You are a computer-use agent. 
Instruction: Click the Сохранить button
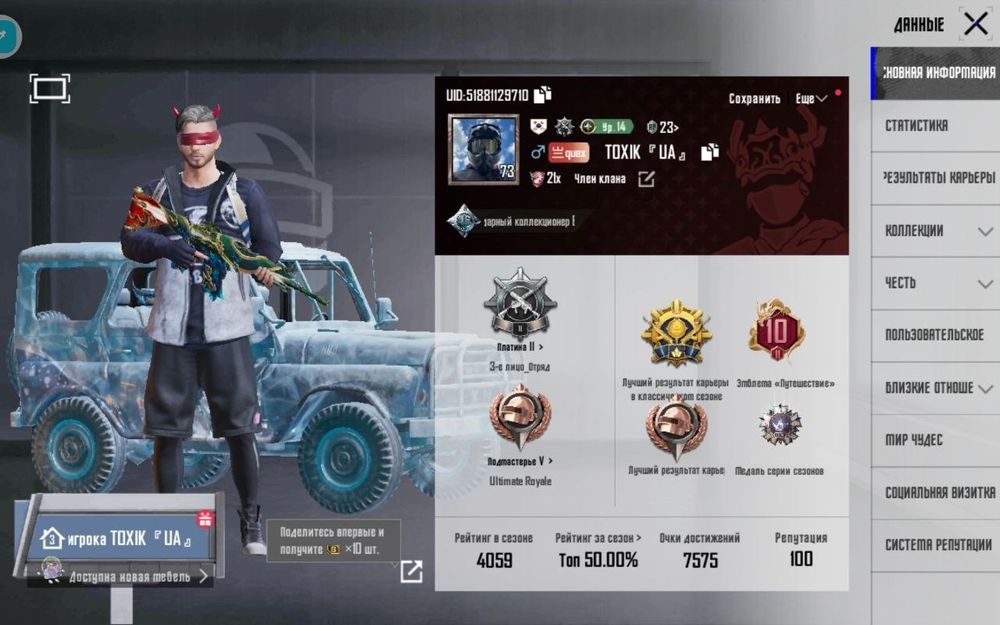pos(754,99)
